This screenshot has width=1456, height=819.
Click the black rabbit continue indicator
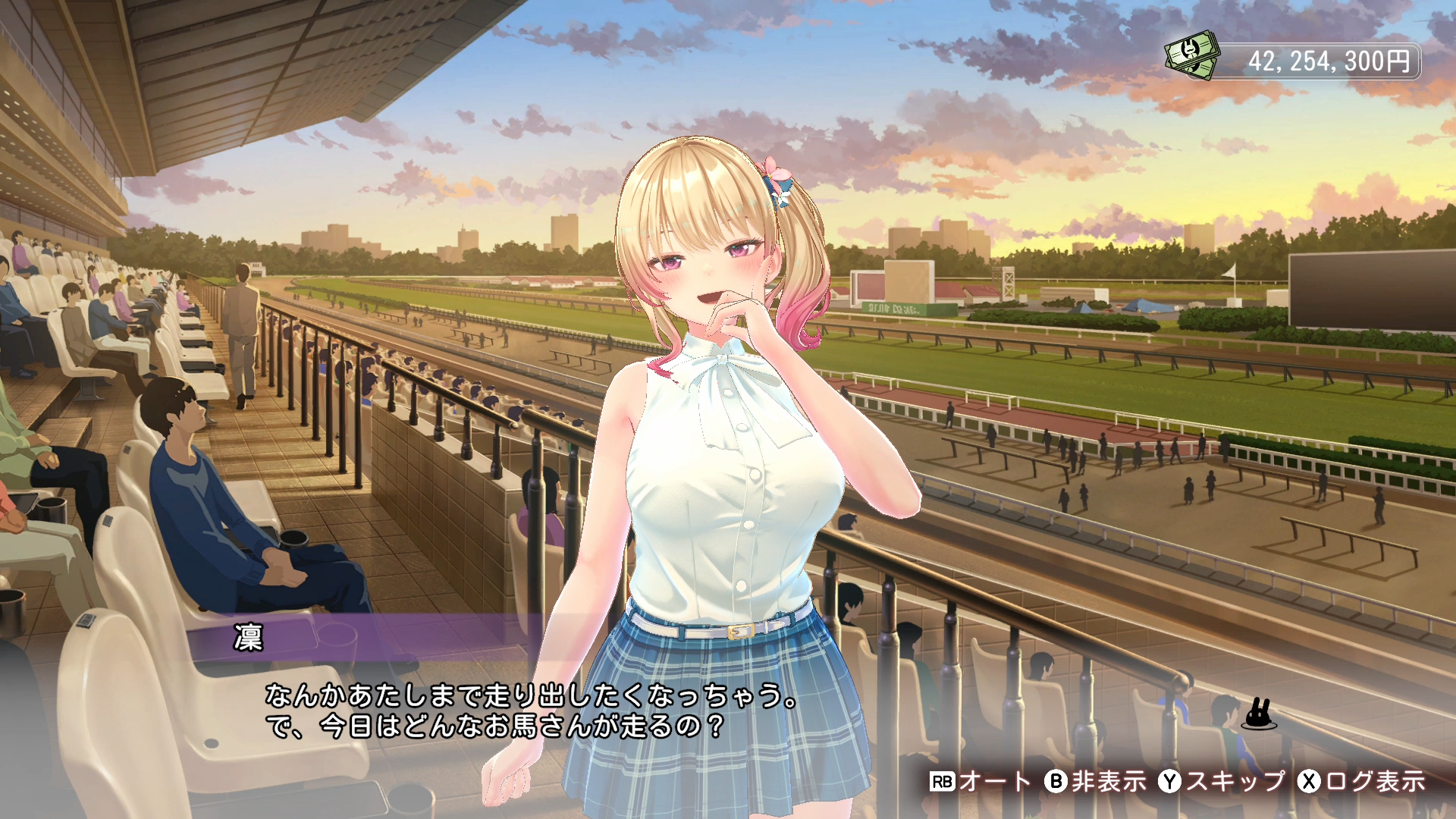[1259, 714]
